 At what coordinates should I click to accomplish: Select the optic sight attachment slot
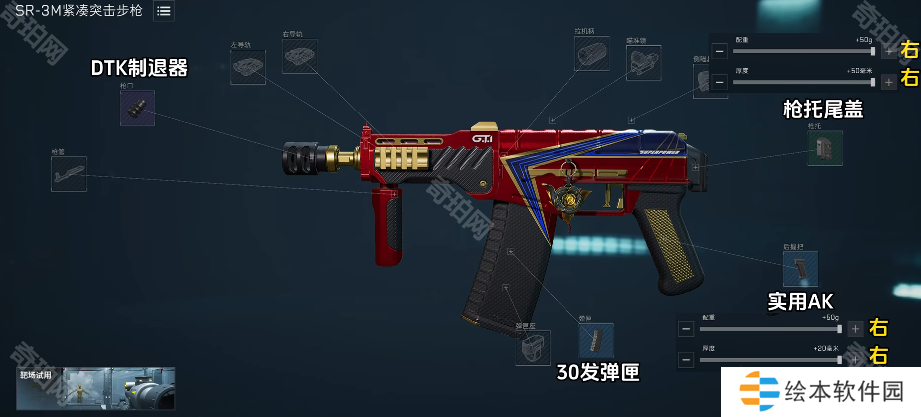643,63
